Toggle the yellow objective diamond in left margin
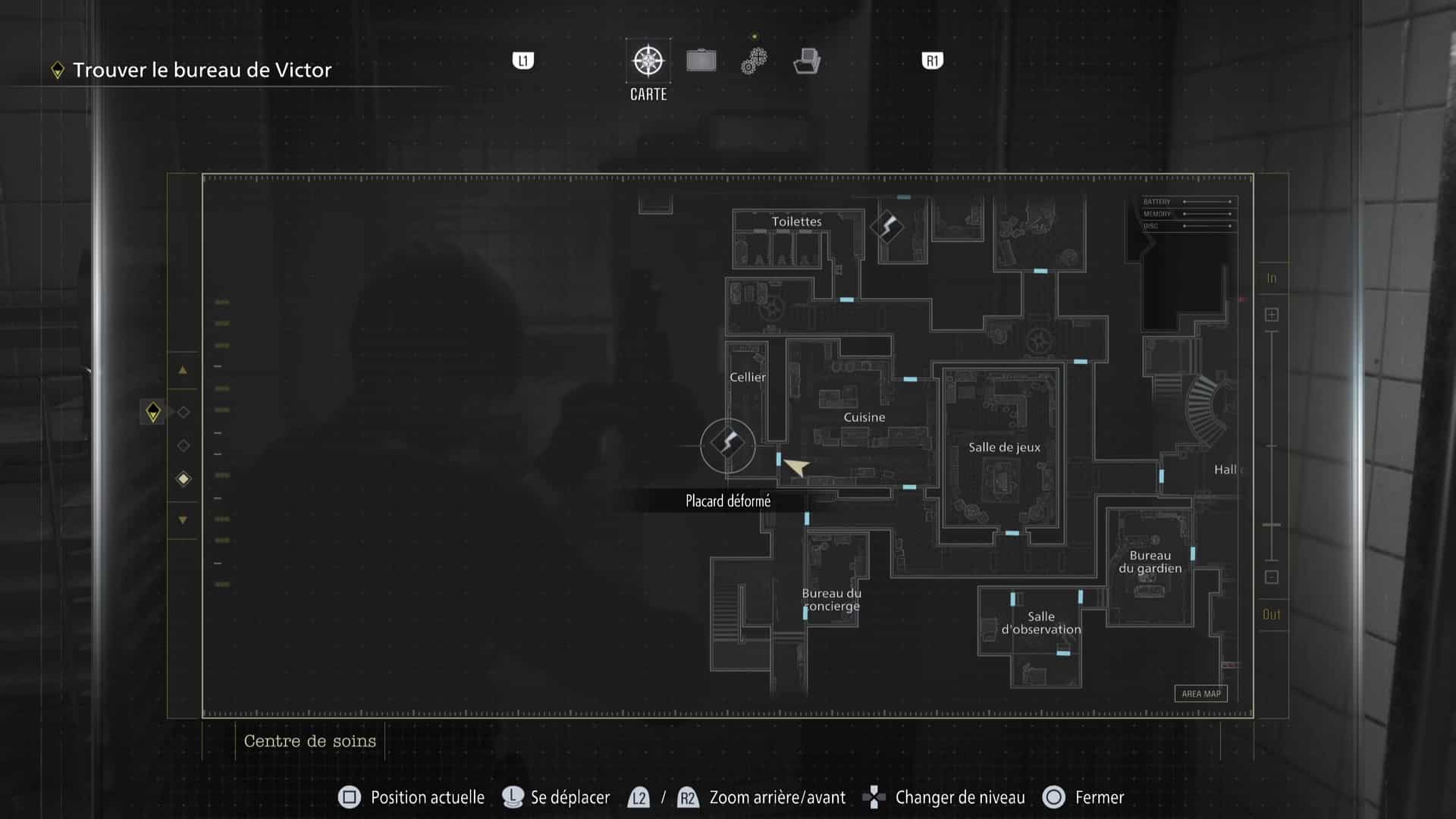1456x819 pixels. (154, 412)
